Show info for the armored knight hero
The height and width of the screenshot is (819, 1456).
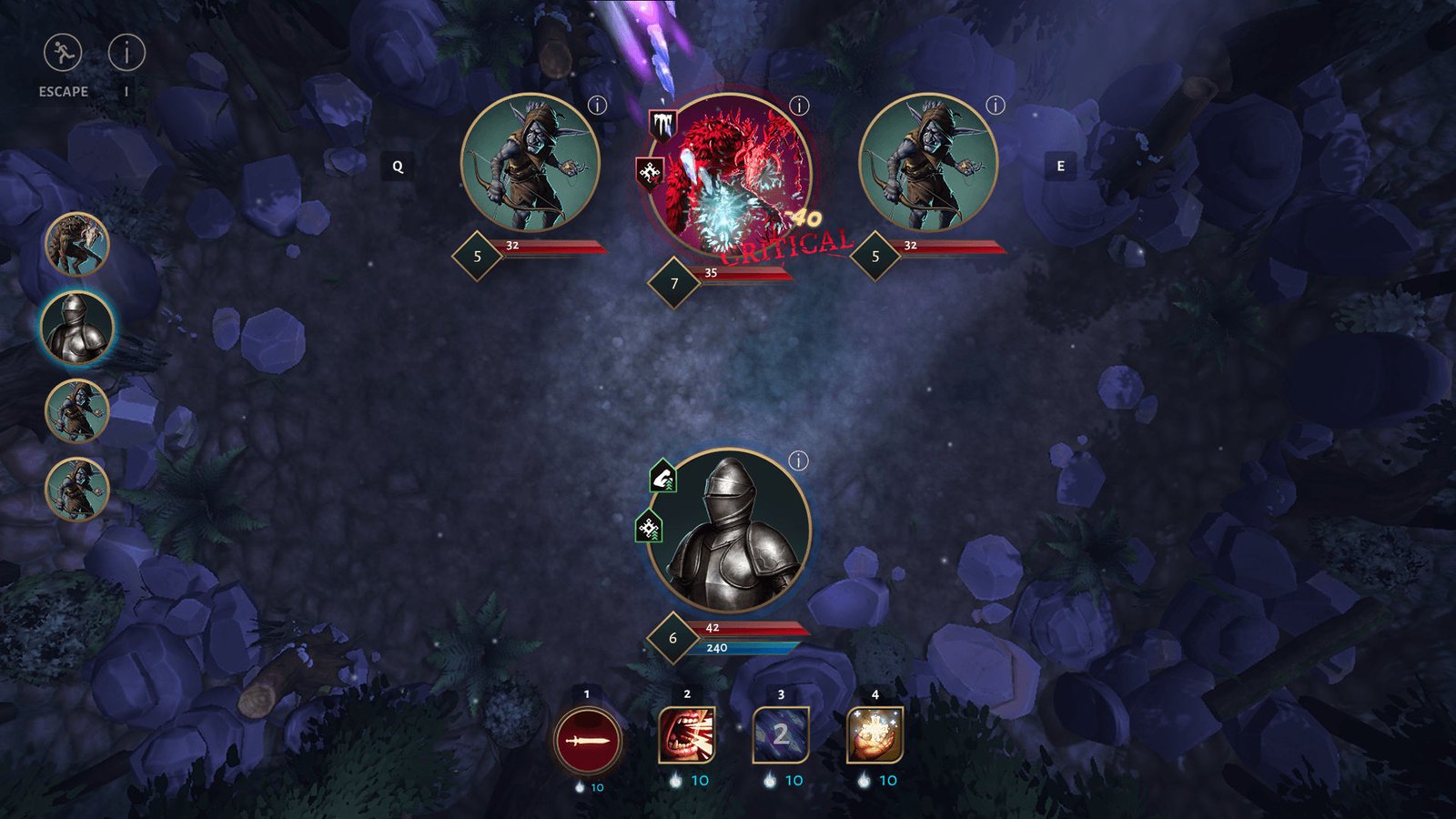click(x=798, y=460)
